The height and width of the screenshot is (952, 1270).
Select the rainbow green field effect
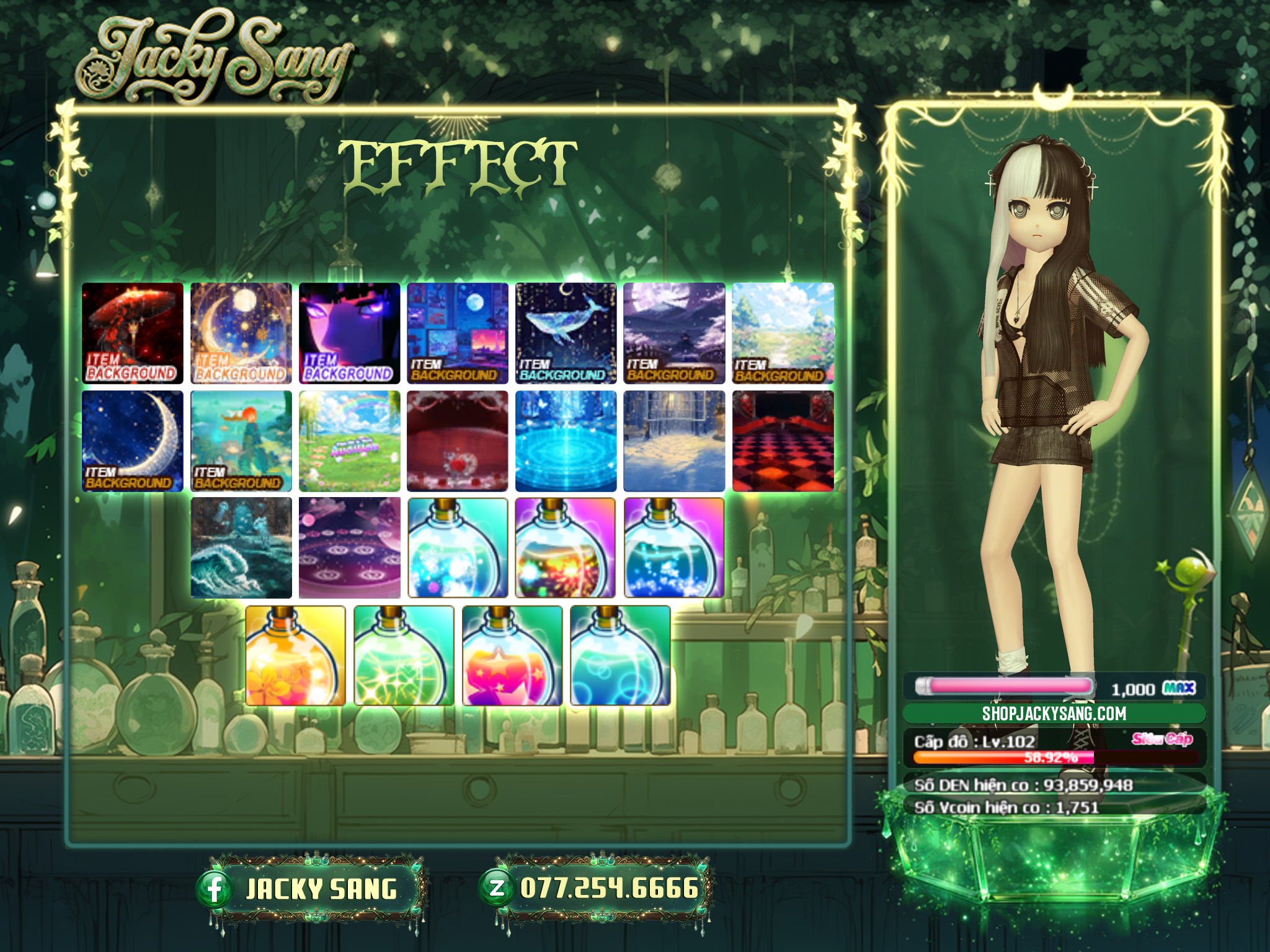coord(350,441)
